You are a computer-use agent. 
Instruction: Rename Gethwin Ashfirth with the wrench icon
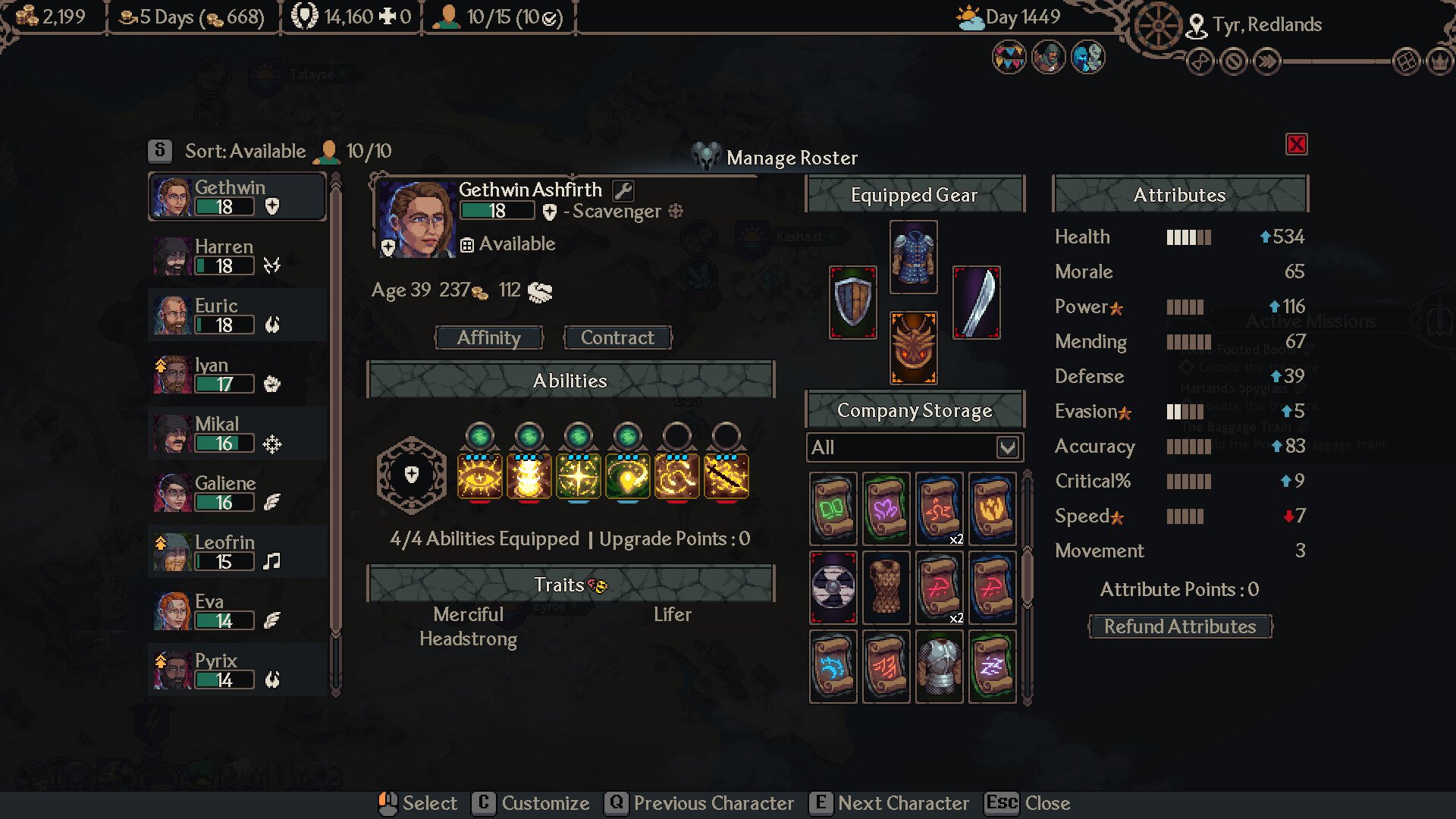[x=623, y=190]
